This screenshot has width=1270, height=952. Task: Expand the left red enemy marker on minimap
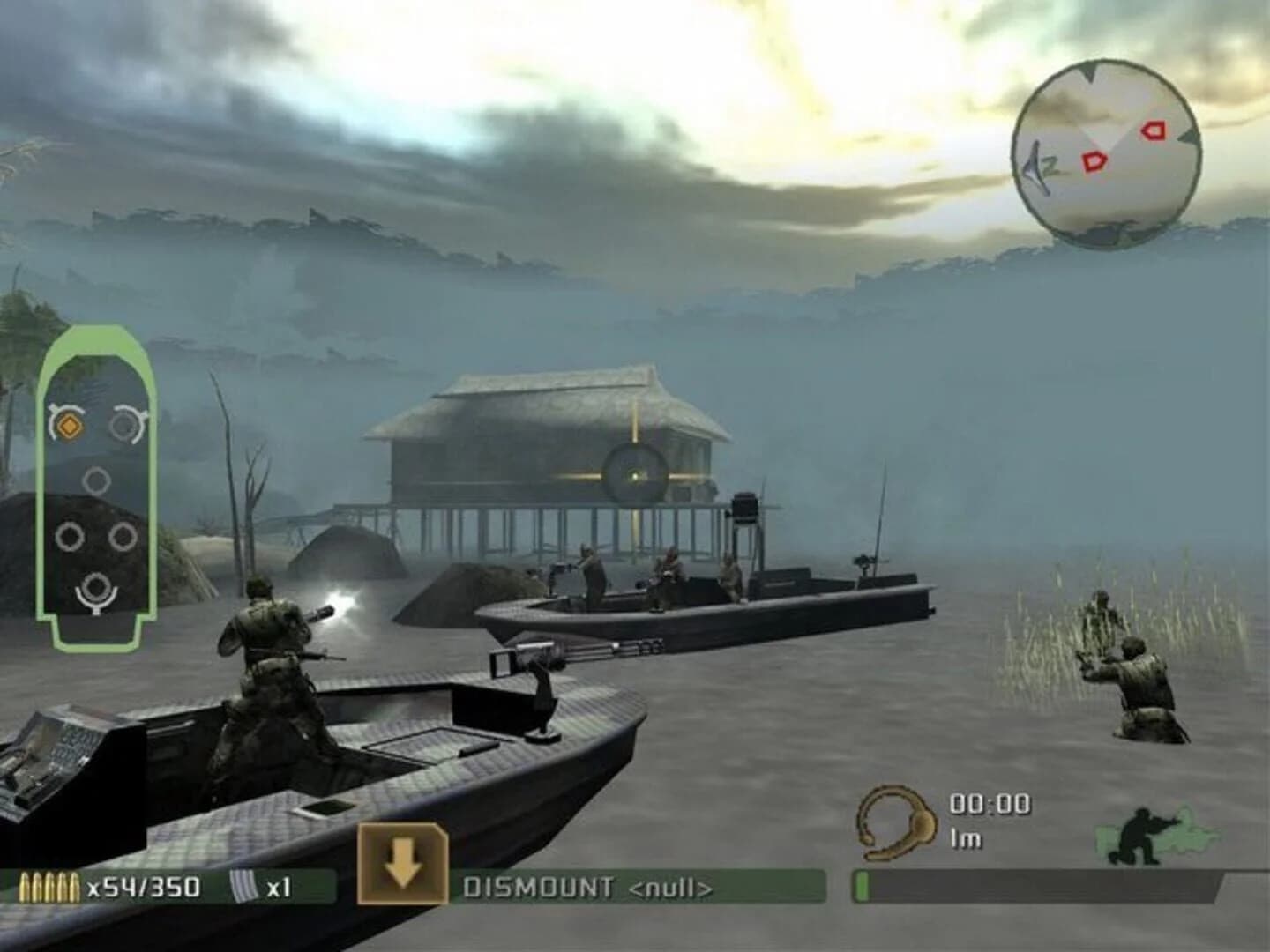tap(1094, 162)
